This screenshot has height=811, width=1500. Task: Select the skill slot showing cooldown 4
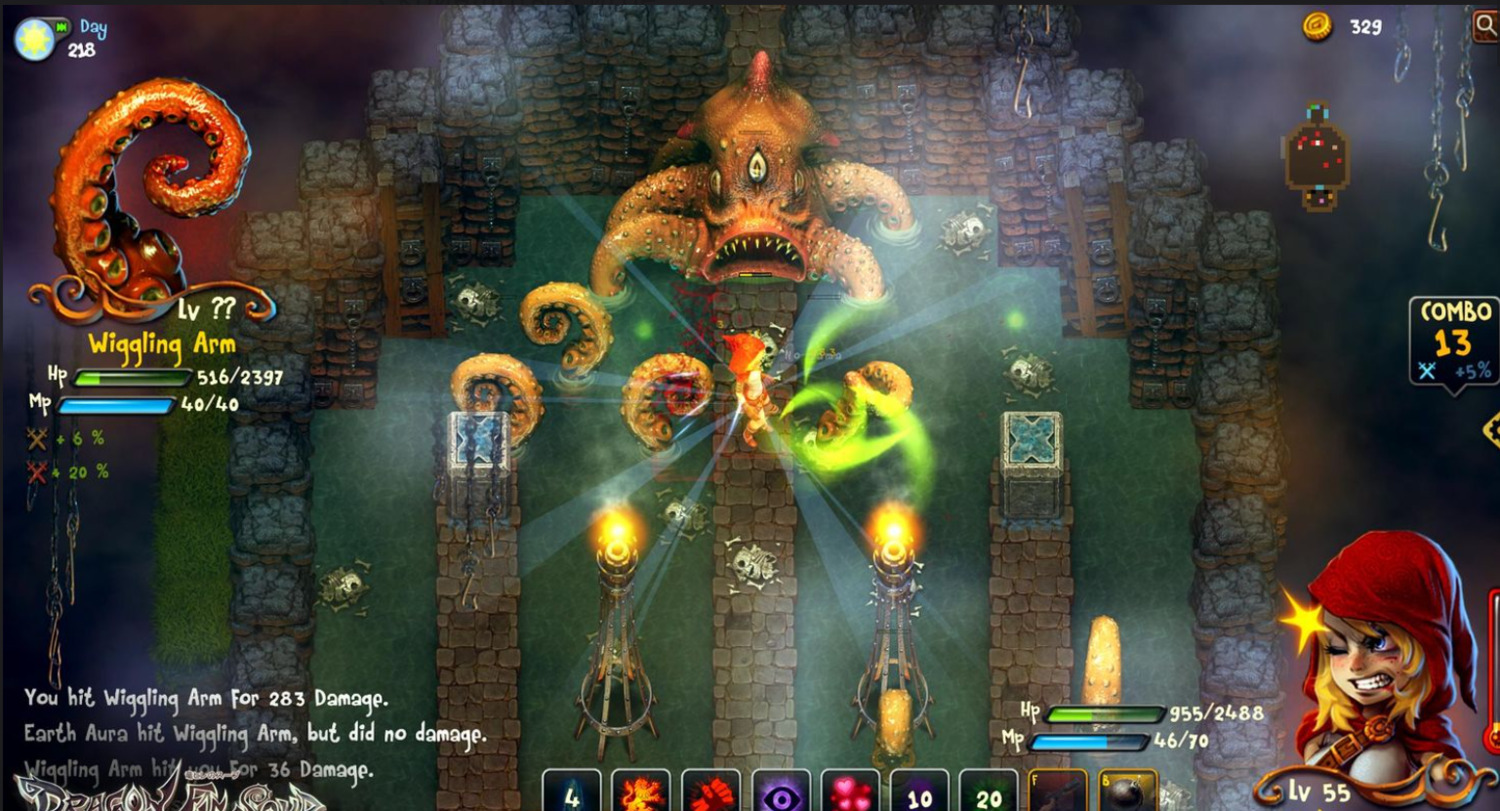point(572,791)
